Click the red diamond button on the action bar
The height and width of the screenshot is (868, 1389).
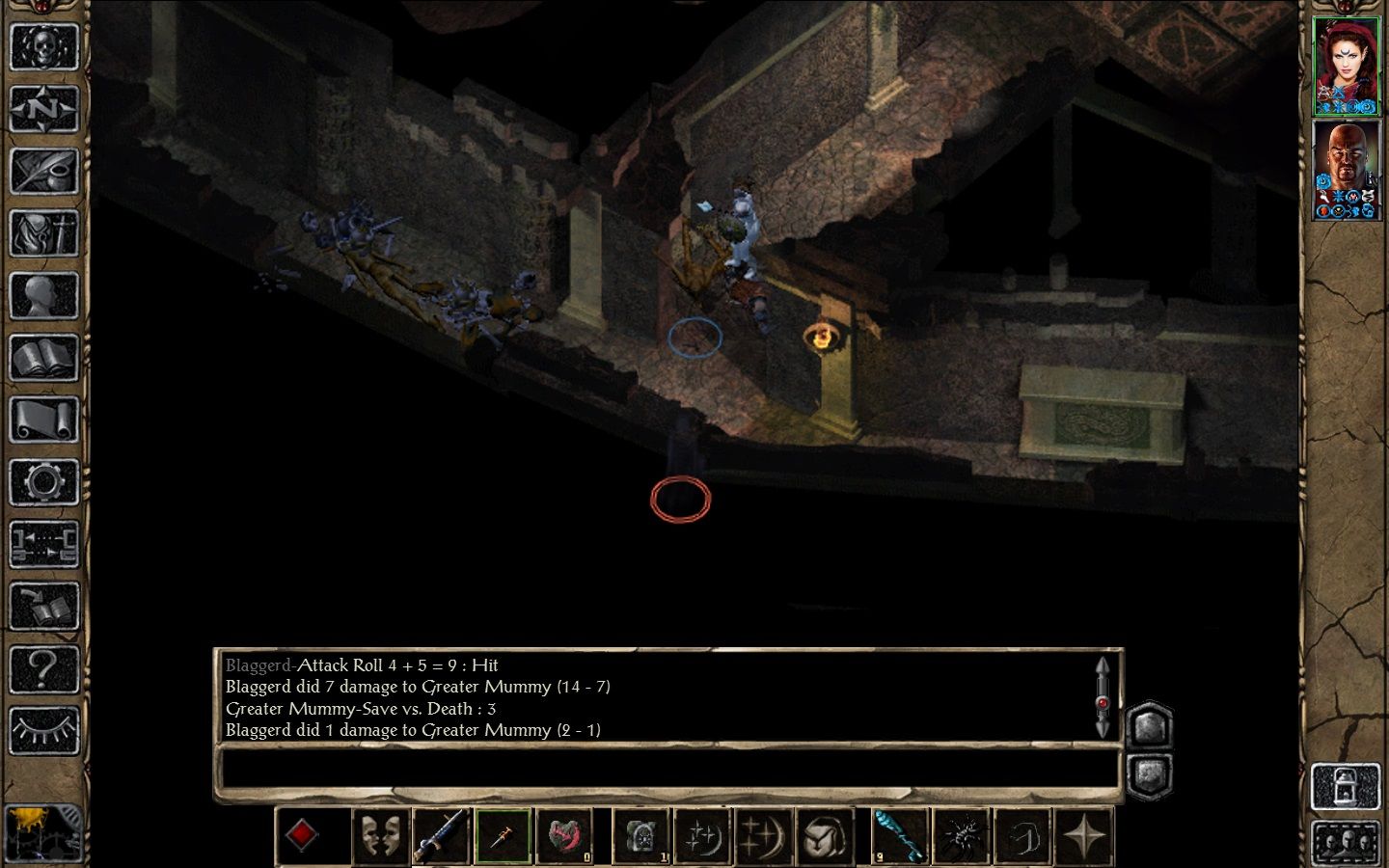302,835
